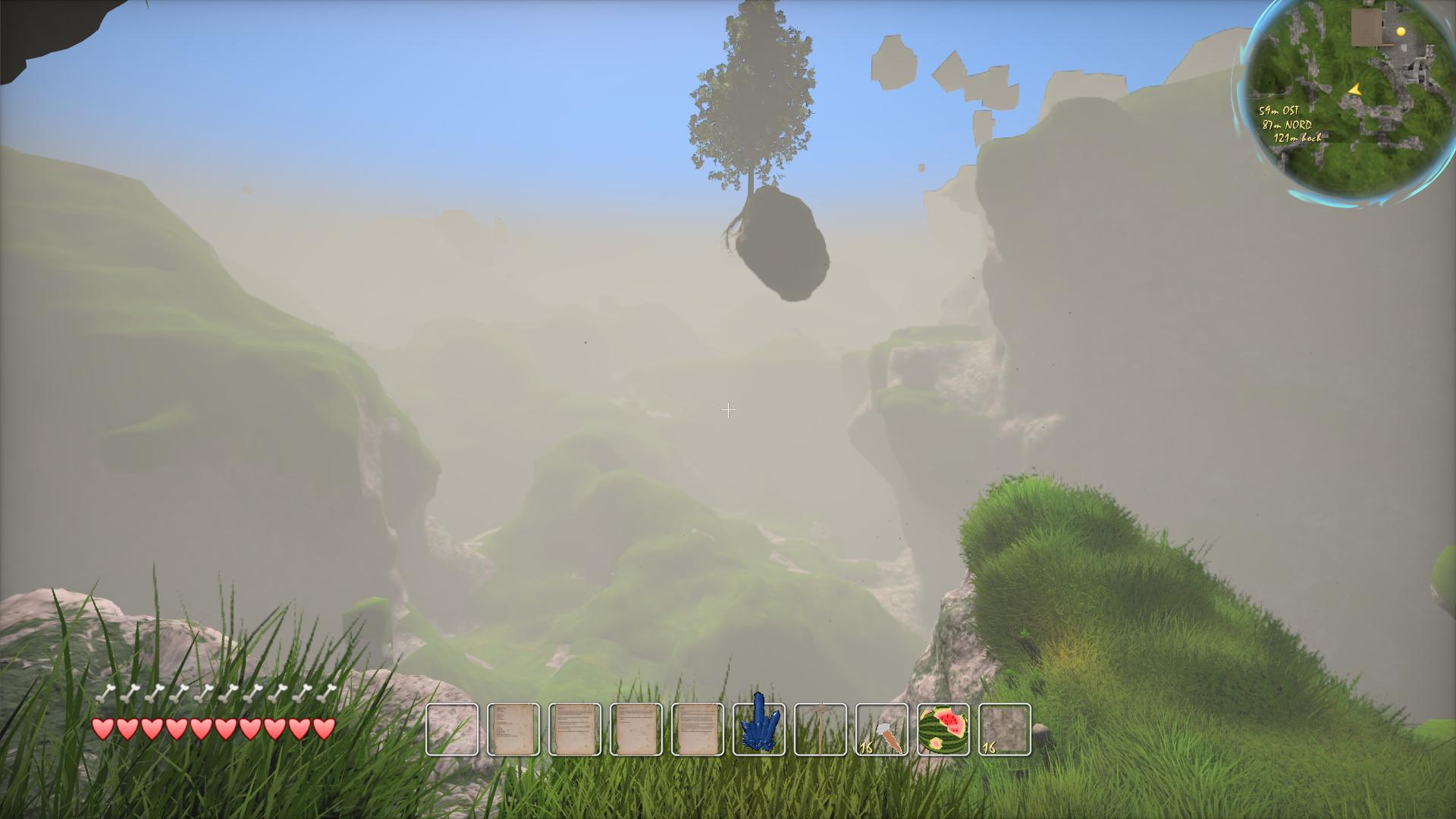Viewport: 1456px width, 819px height.
Task: Click the yellow player arrow on minimap
Action: [x=1355, y=90]
